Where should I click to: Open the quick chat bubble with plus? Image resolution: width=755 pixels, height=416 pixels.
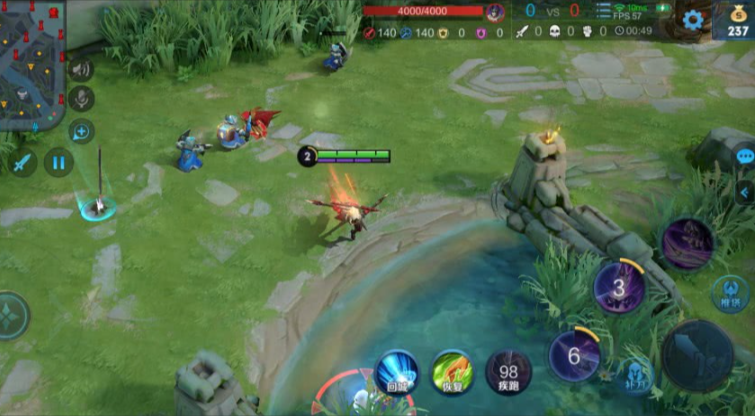[81, 131]
